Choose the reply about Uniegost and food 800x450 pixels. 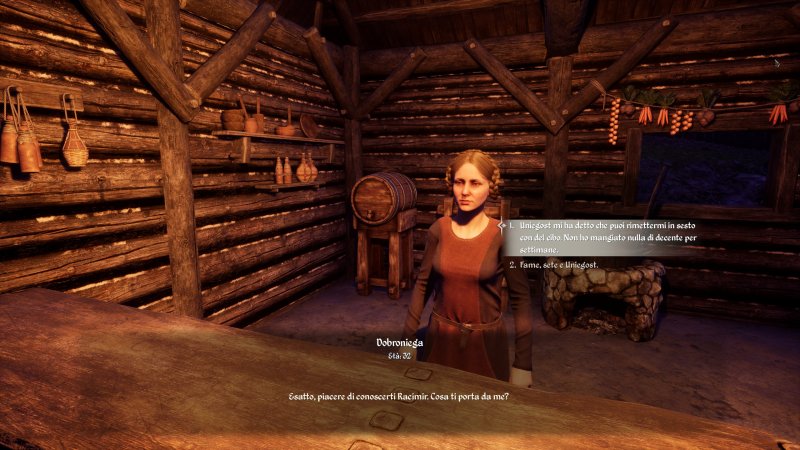pyautogui.click(x=600, y=237)
